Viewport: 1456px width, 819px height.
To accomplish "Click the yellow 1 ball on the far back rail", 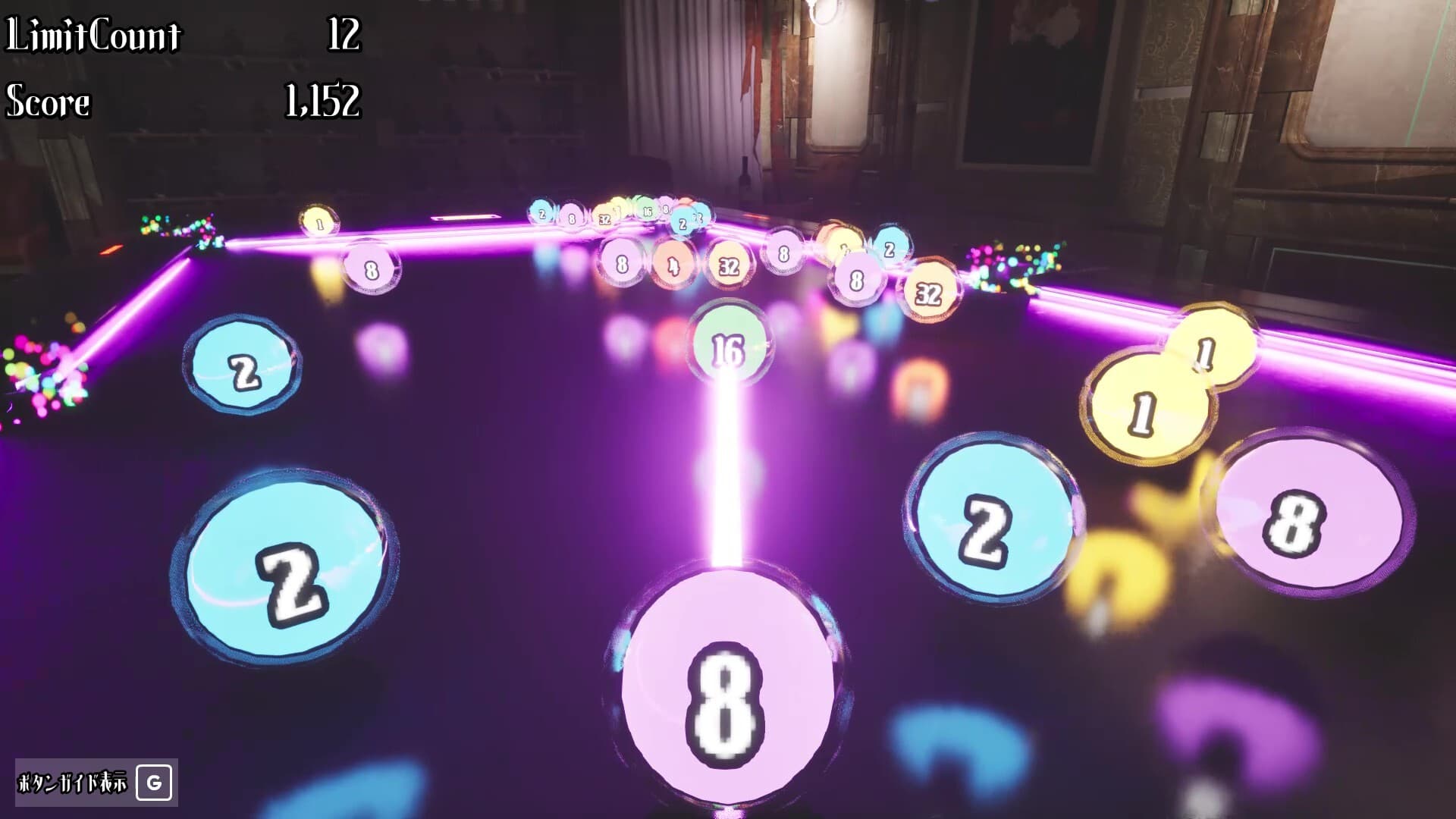I will coord(319,223).
